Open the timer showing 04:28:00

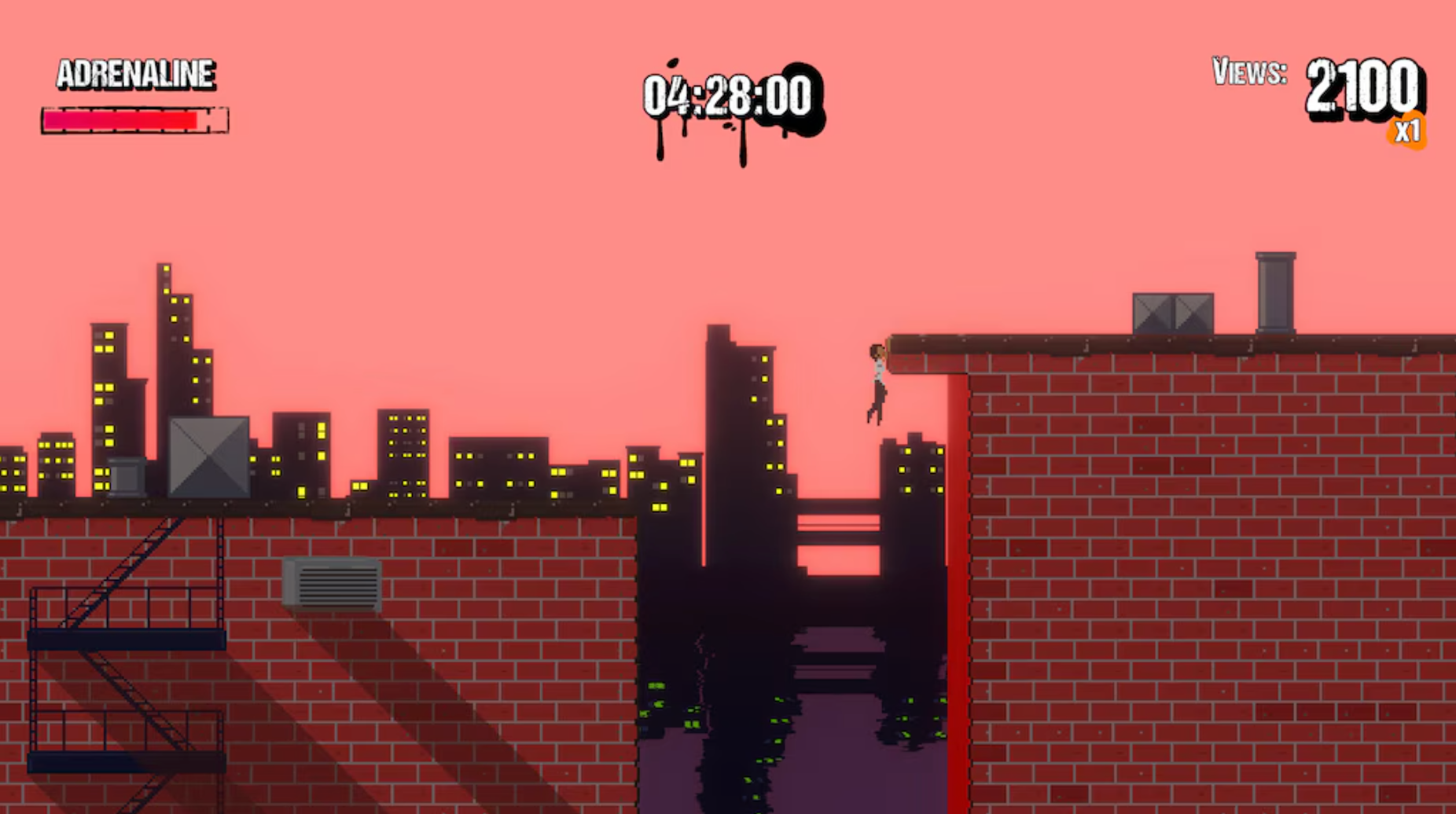[729, 93]
